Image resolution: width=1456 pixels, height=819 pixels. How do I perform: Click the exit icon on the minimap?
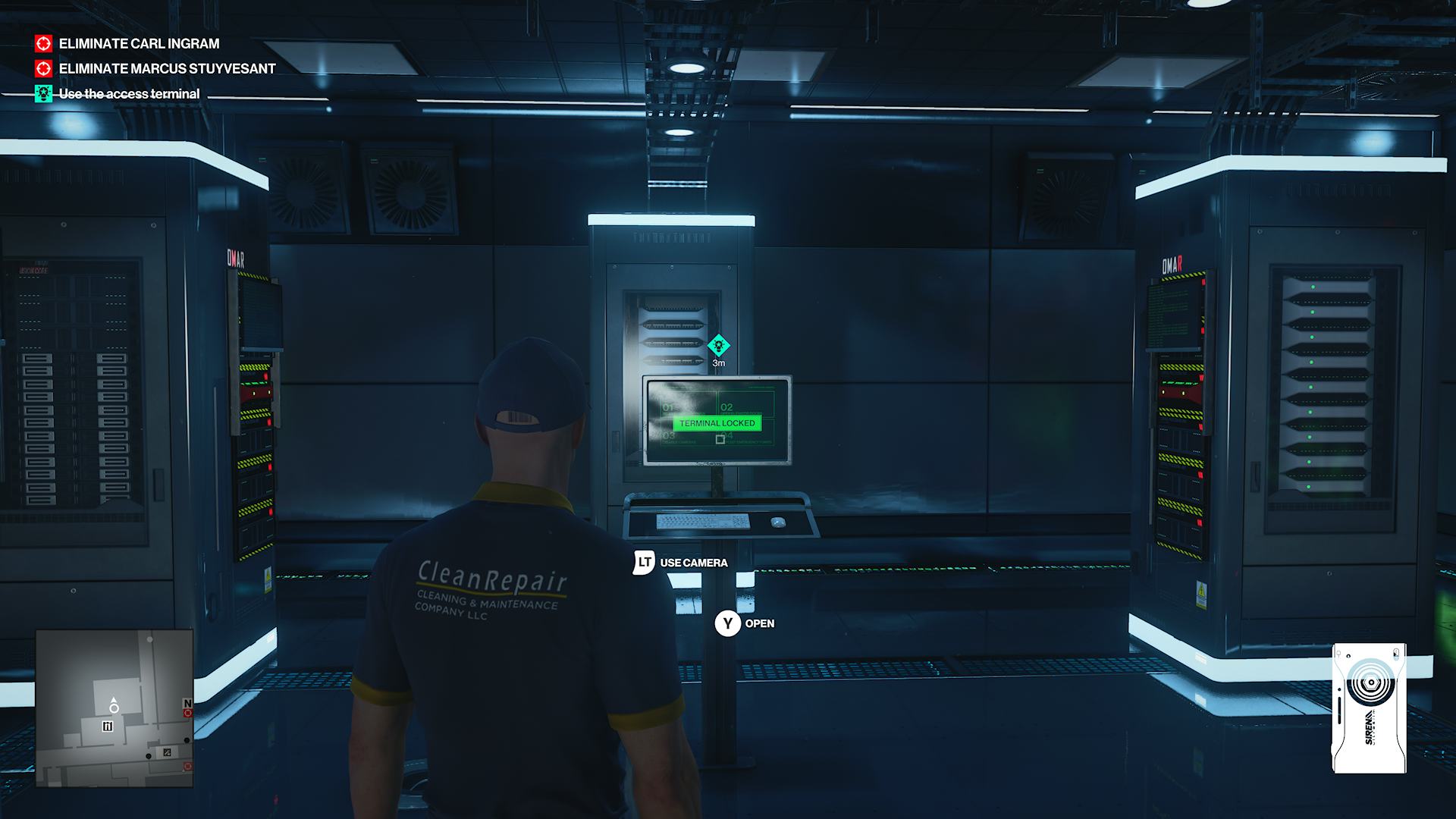(167, 752)
